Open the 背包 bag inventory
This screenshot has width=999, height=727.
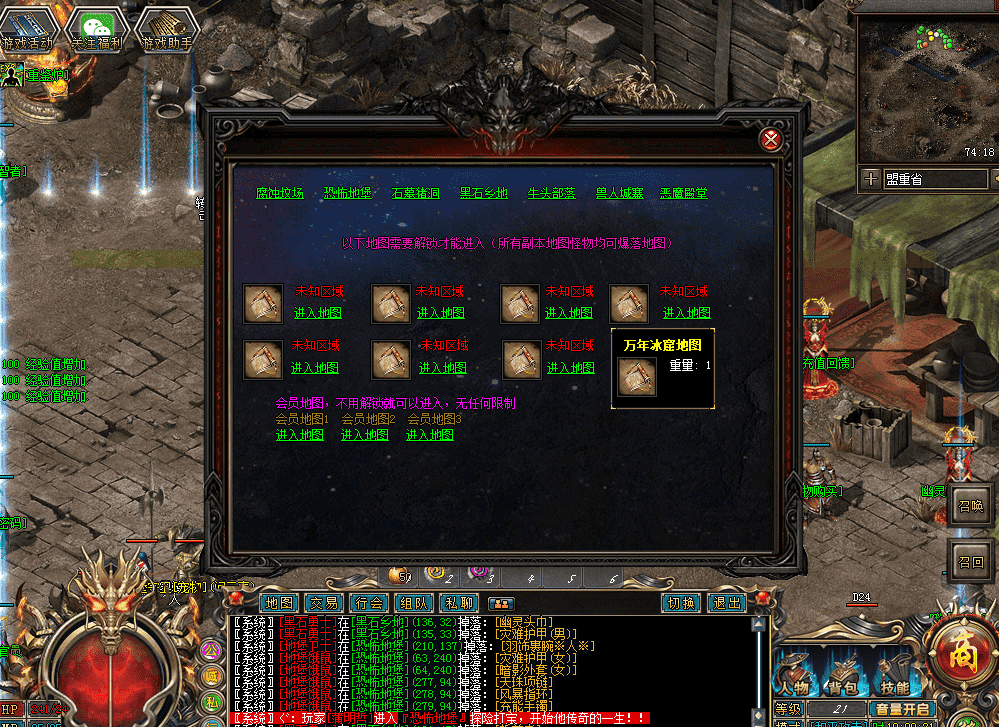pyautogui.click(x=845, y=686)
